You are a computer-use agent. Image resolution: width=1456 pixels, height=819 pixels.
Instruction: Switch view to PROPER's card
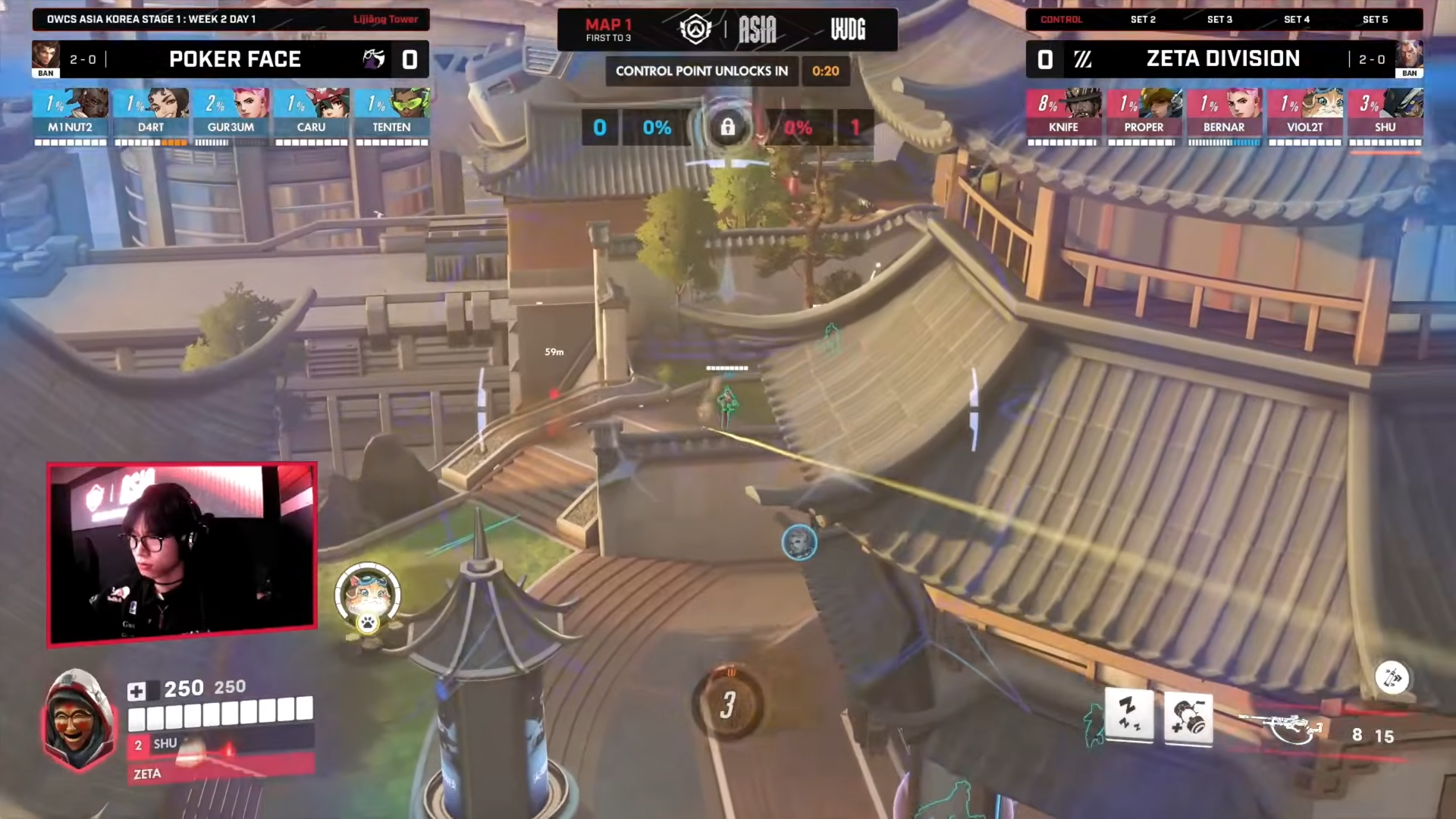[x=1144, y=112]
